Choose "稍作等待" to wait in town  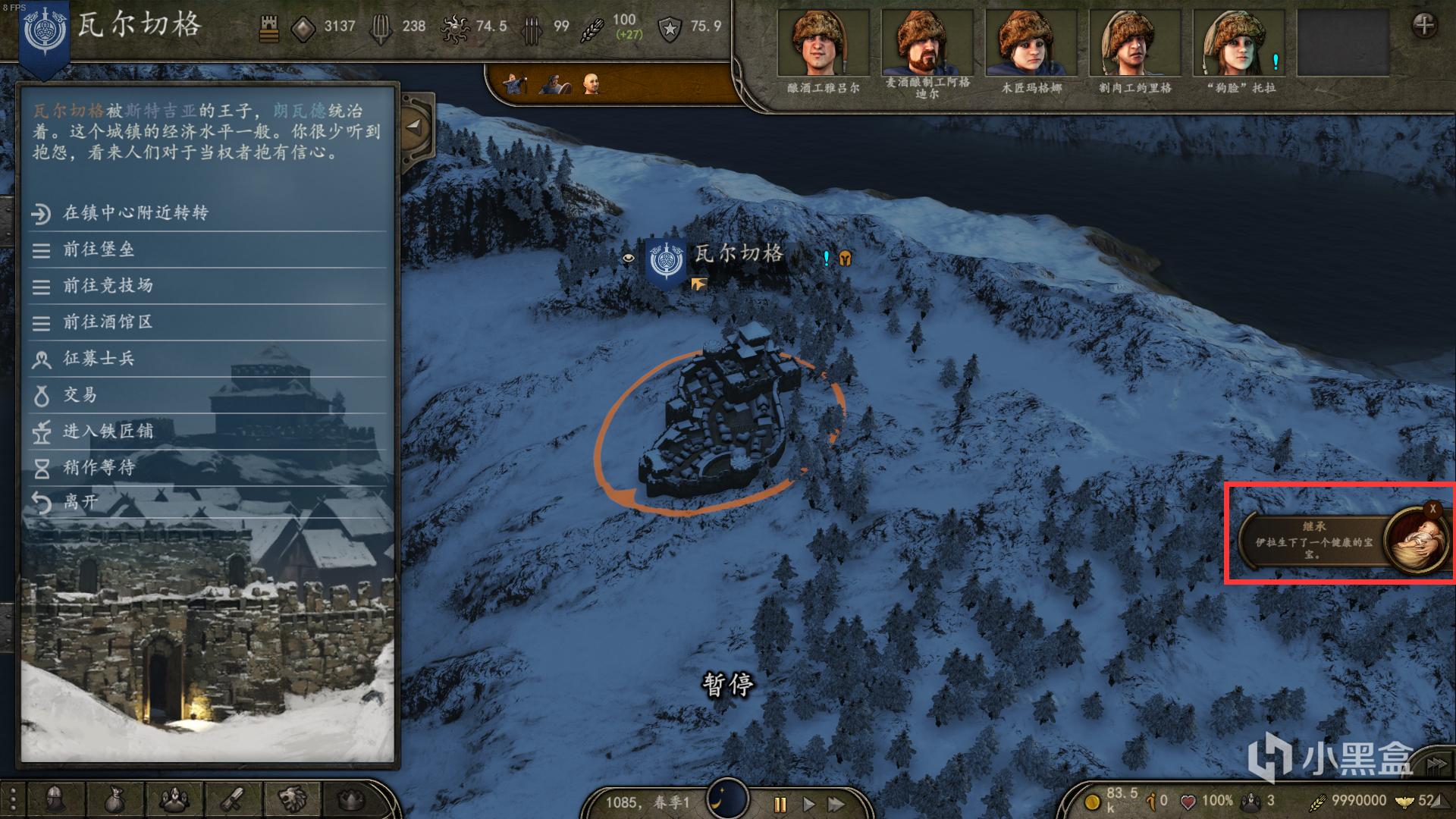(x=99, y=468)
